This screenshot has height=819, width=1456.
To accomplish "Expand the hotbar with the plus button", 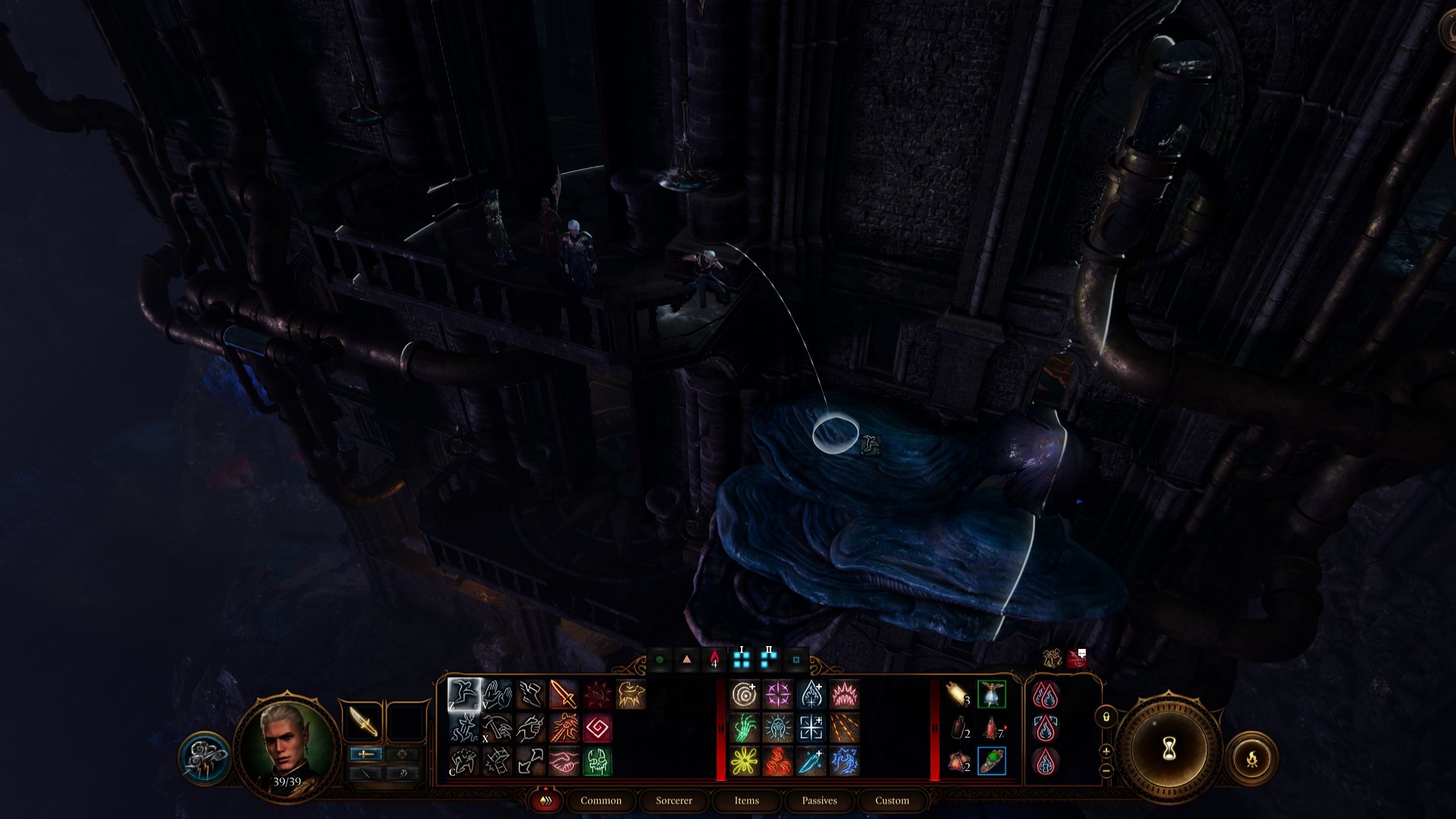I will point(1106,752).
